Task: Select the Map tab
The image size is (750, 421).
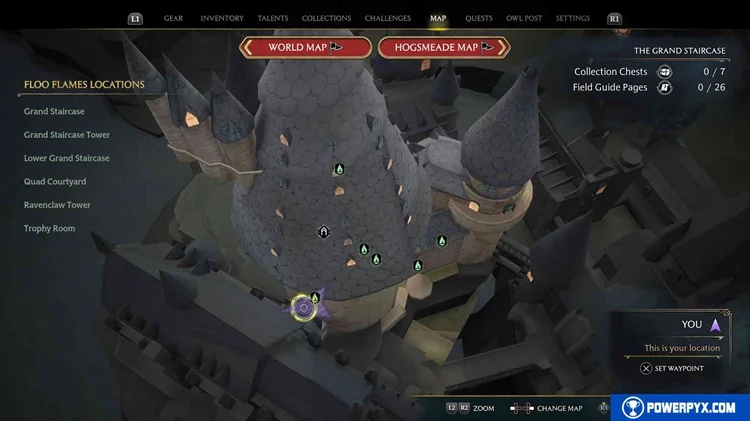Action: 438,18
